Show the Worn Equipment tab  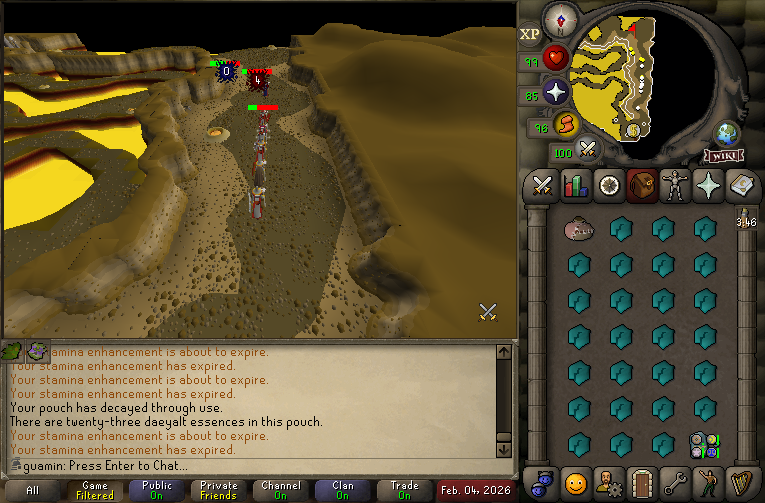674,186
